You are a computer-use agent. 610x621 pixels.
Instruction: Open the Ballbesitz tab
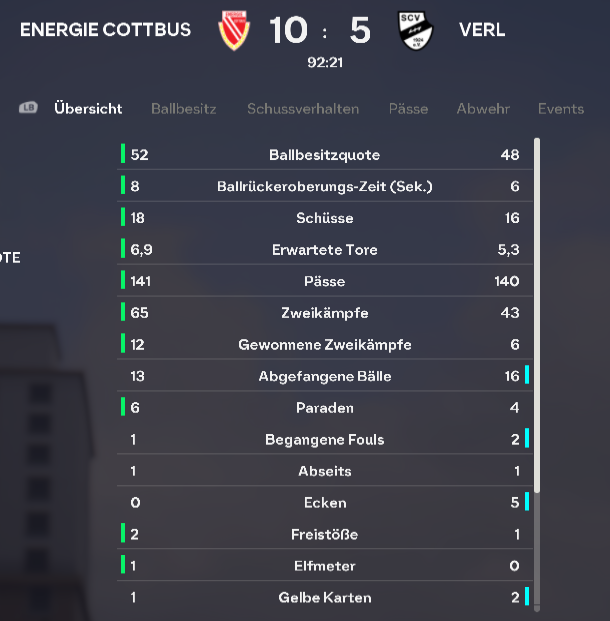tap(183, 109)
